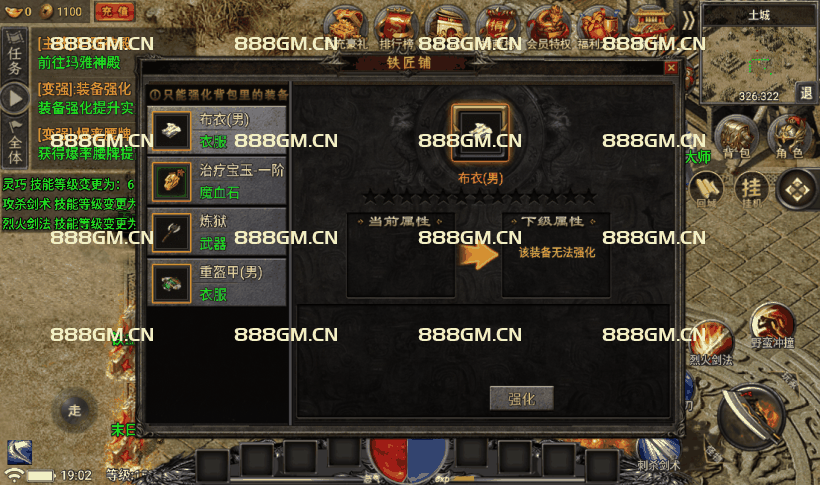Activate the 野蛮冲撞 skill
Viewport: 820px width, 485px height.
pyautogui.click(x=772, y=327)
